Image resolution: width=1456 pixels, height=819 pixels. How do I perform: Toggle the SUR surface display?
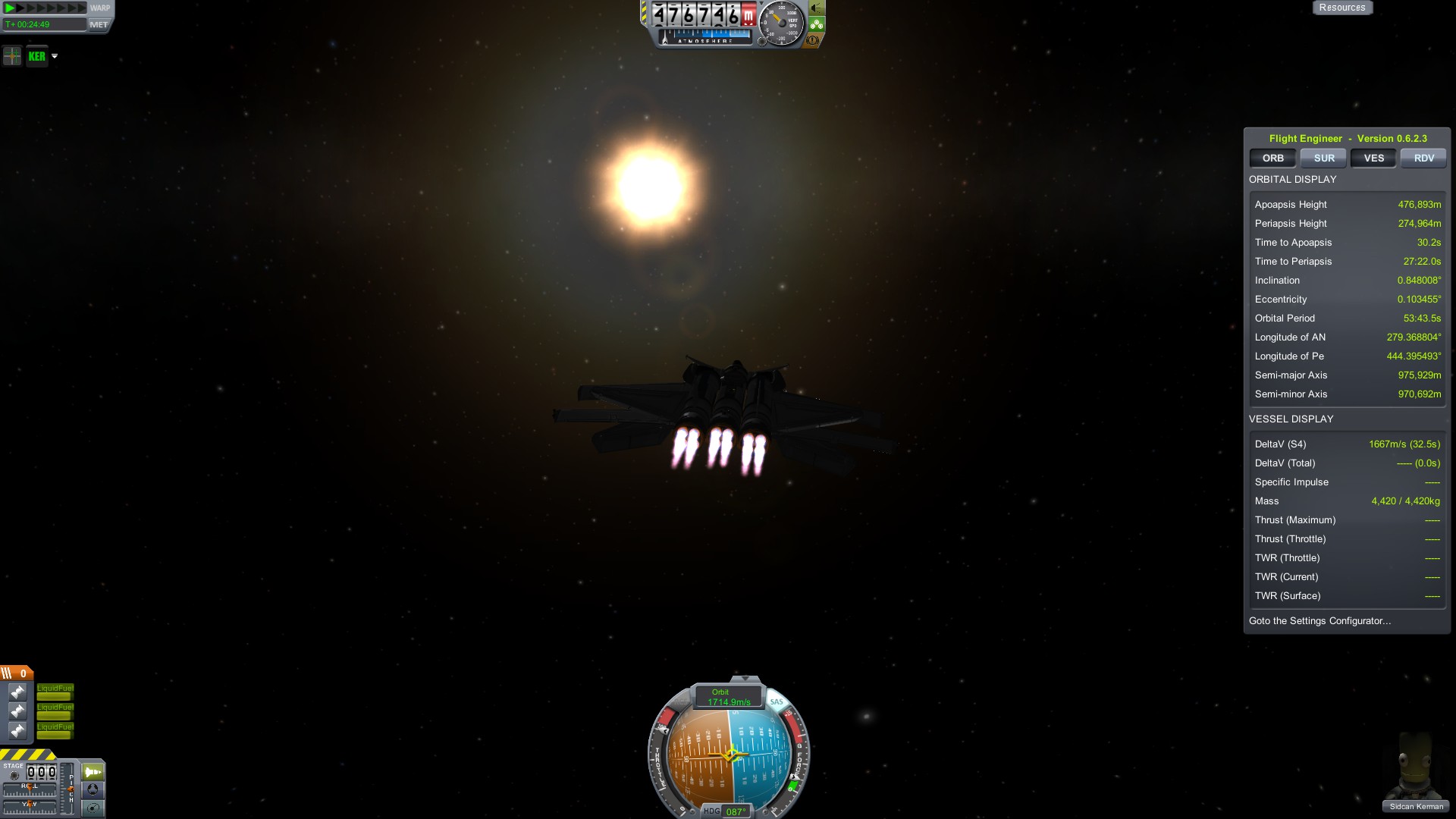(1323, 158)
